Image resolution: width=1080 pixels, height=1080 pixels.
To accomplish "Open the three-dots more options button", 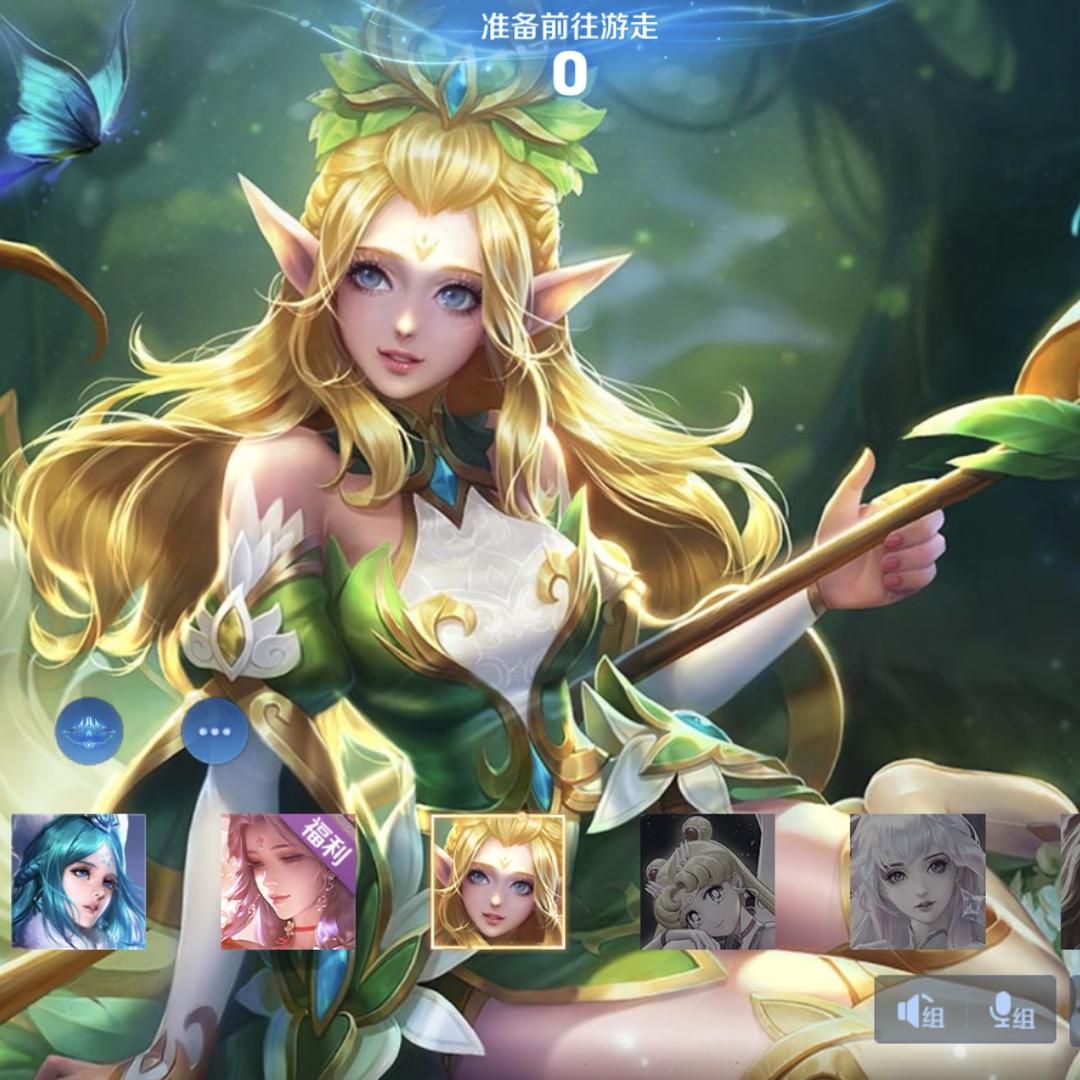I will (x=215, y=731).
